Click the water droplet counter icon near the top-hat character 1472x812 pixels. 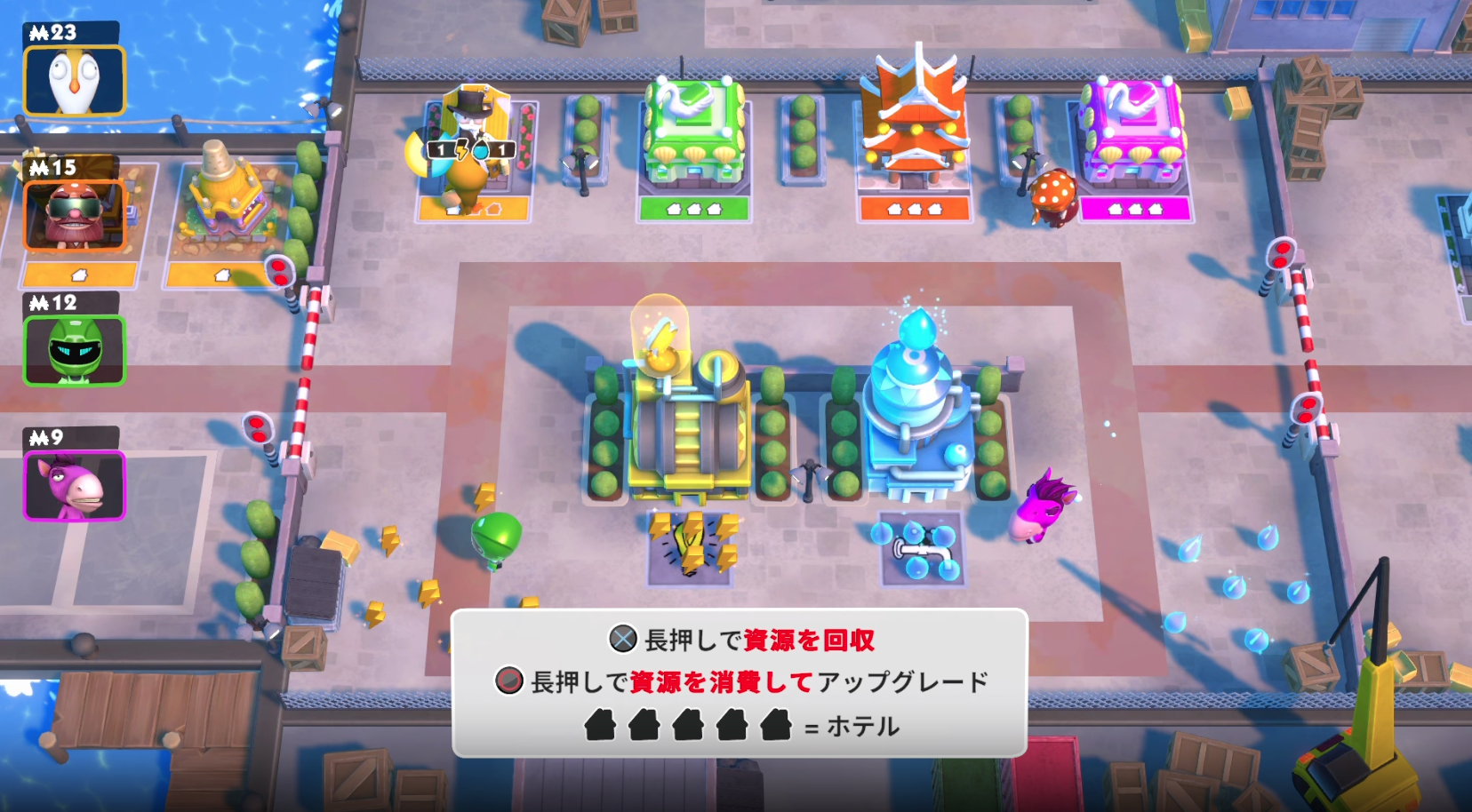click(482, 150)
